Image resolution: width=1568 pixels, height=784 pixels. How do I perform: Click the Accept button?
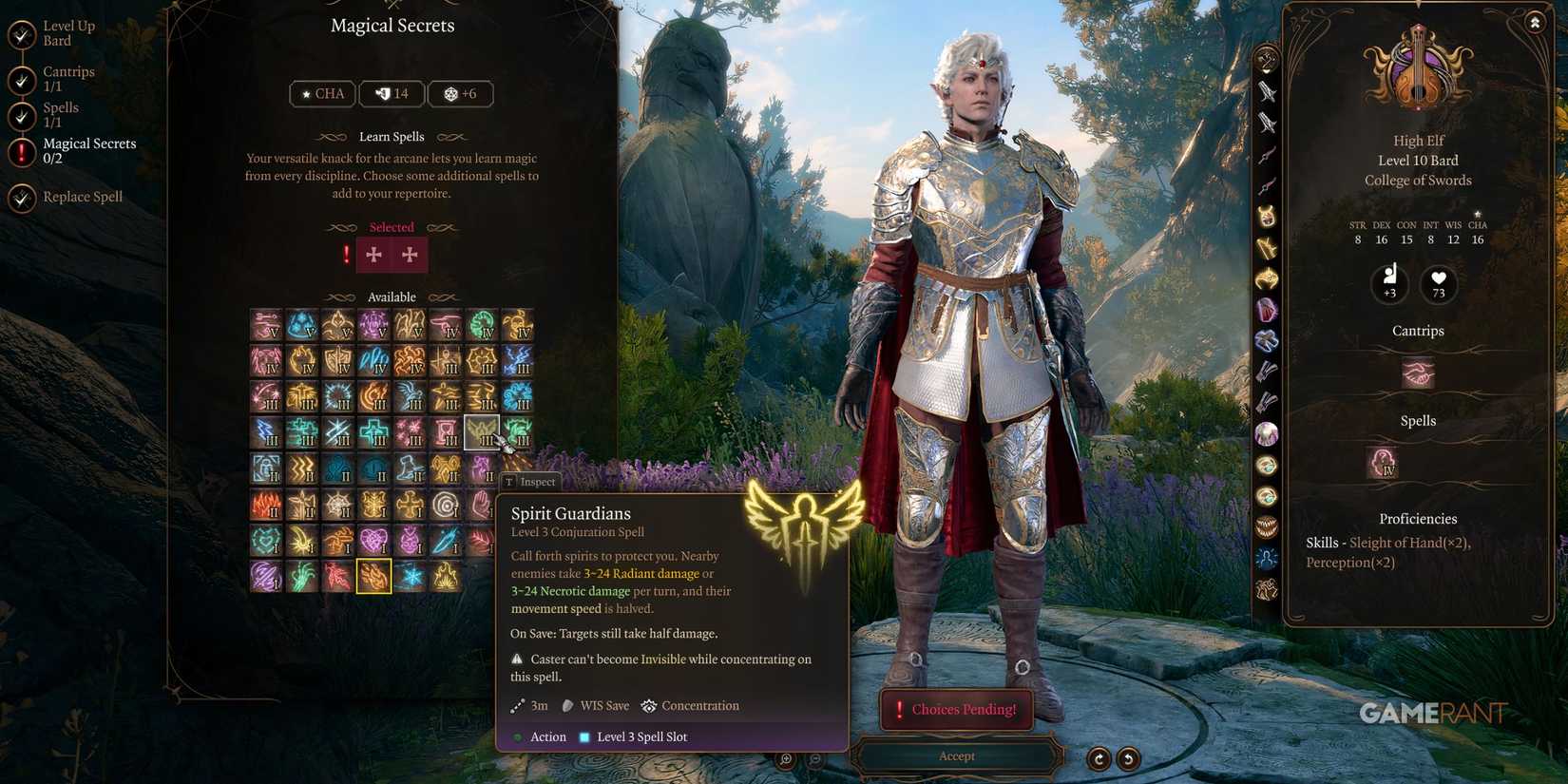[x=956, y=755]
